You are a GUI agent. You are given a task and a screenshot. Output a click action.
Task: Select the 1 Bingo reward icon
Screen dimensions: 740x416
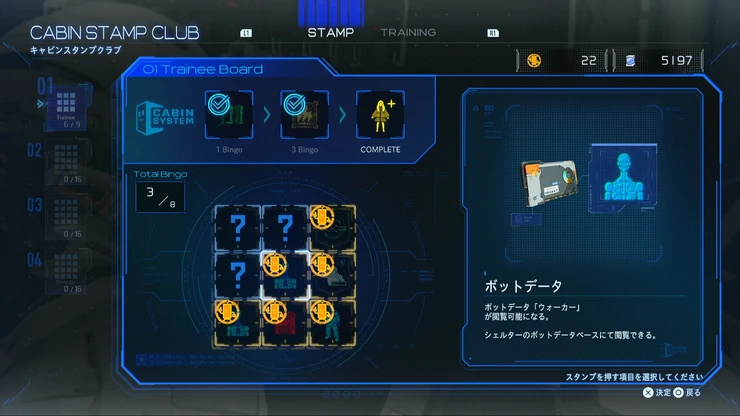pos(228,116)
